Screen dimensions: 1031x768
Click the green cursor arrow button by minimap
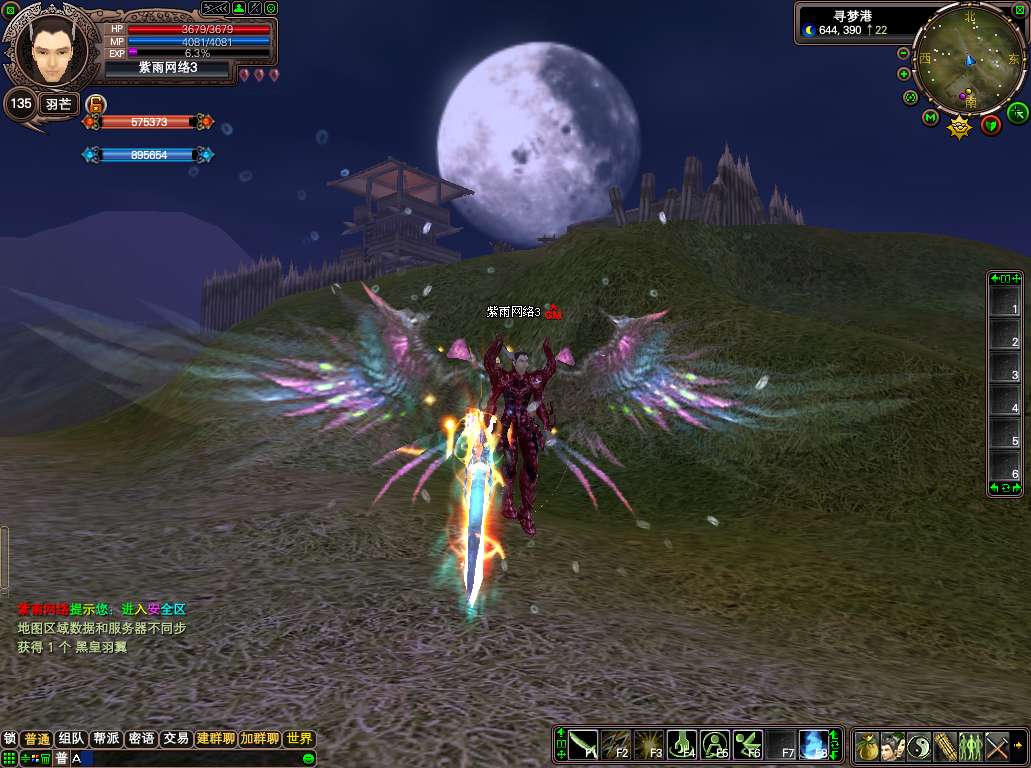pos(1017,112)
